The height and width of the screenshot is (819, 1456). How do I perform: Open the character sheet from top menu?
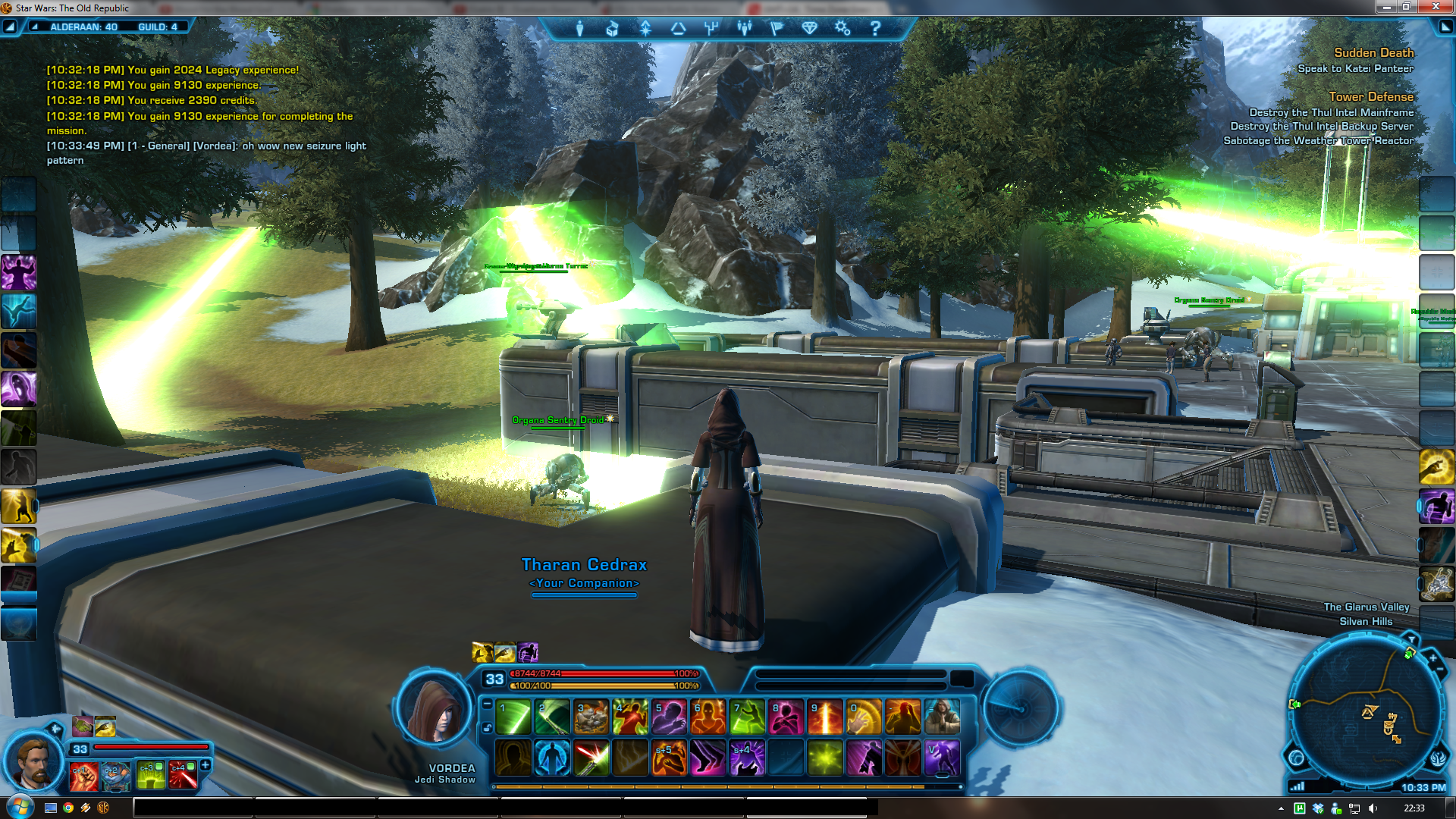tap(579, 29)
